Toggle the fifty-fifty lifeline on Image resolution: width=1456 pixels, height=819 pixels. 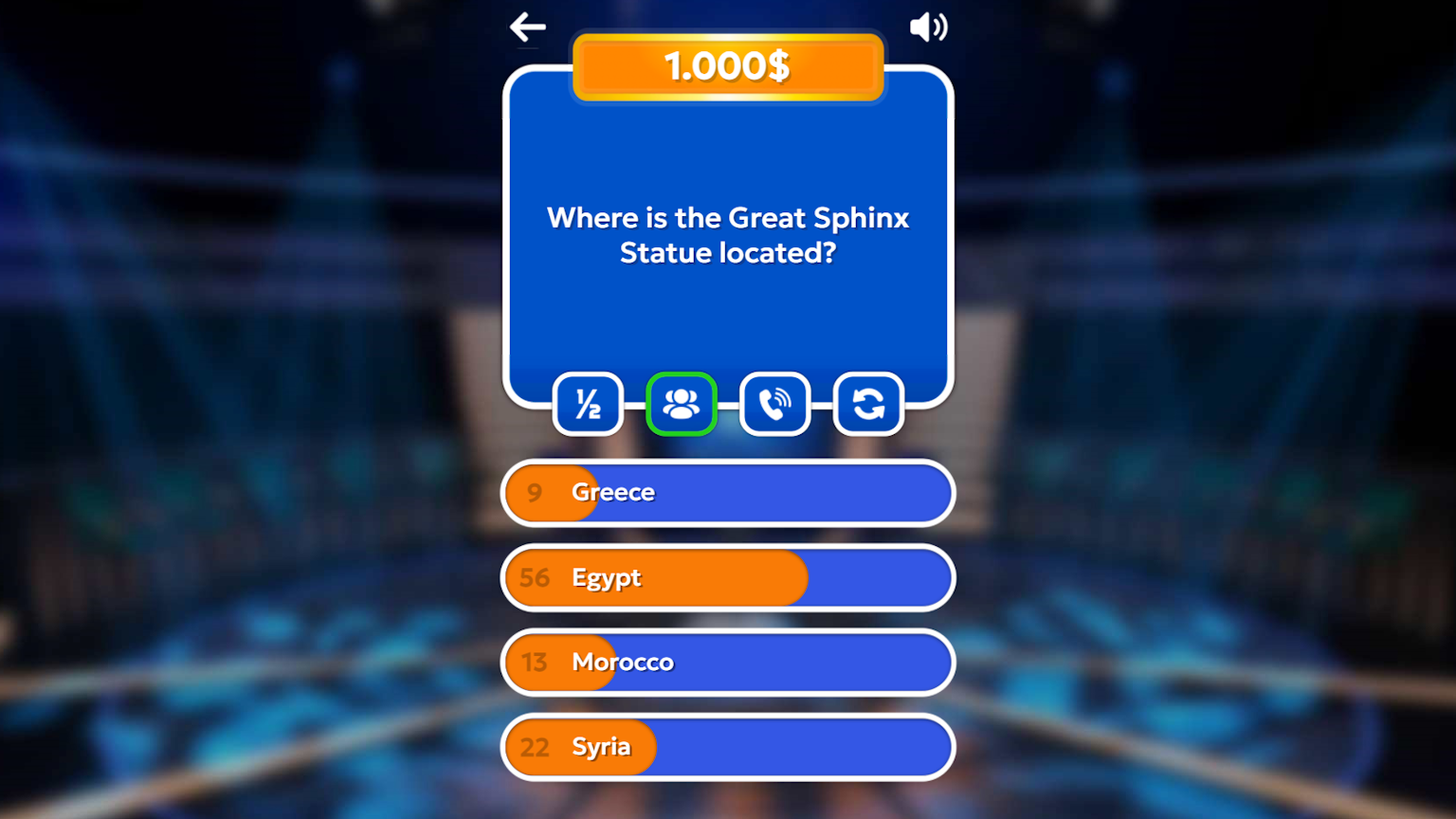pos(588,404)
